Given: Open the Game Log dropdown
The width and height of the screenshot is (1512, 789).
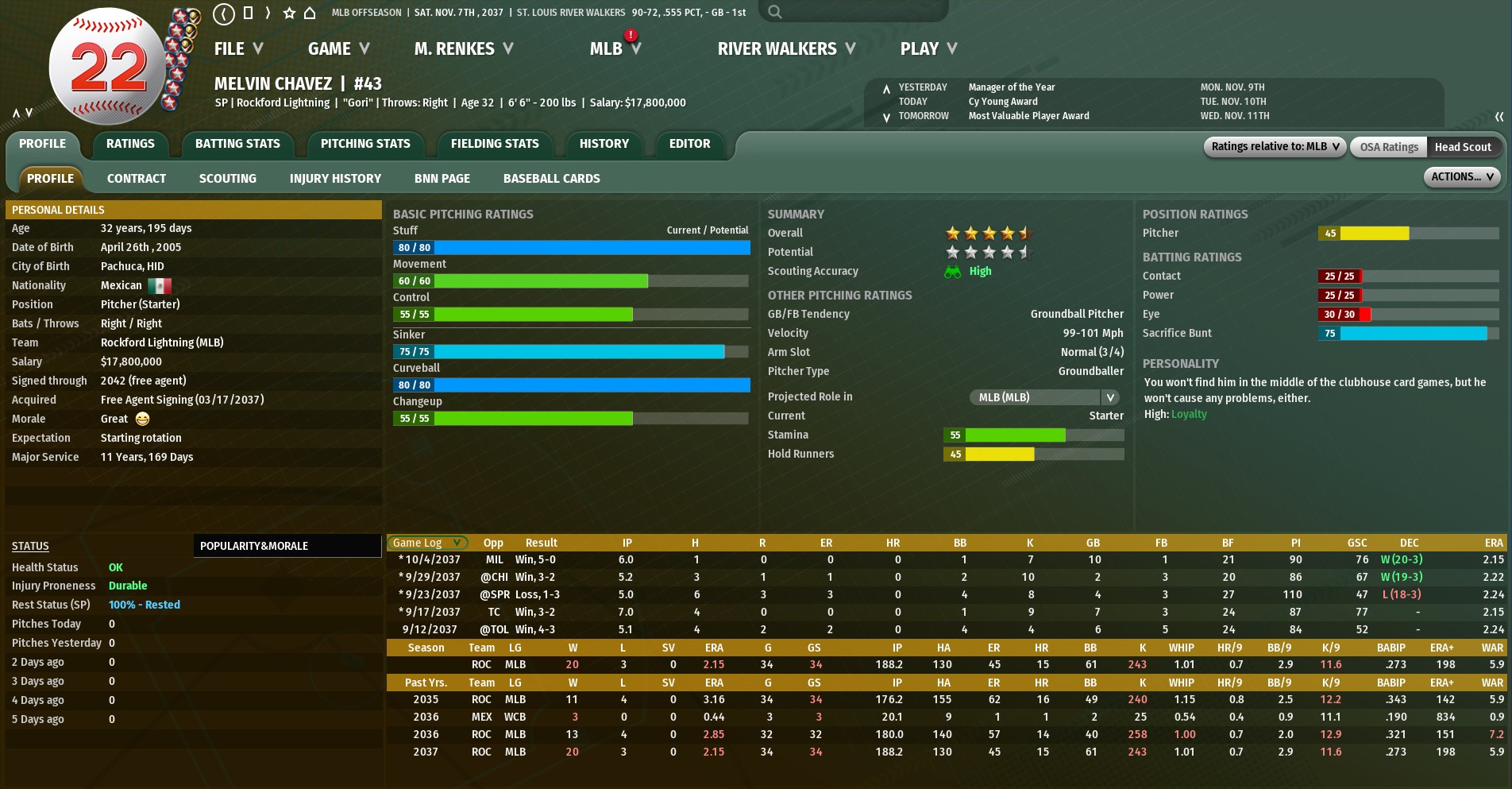Looking at the screenshot, I should click(427, 543).
